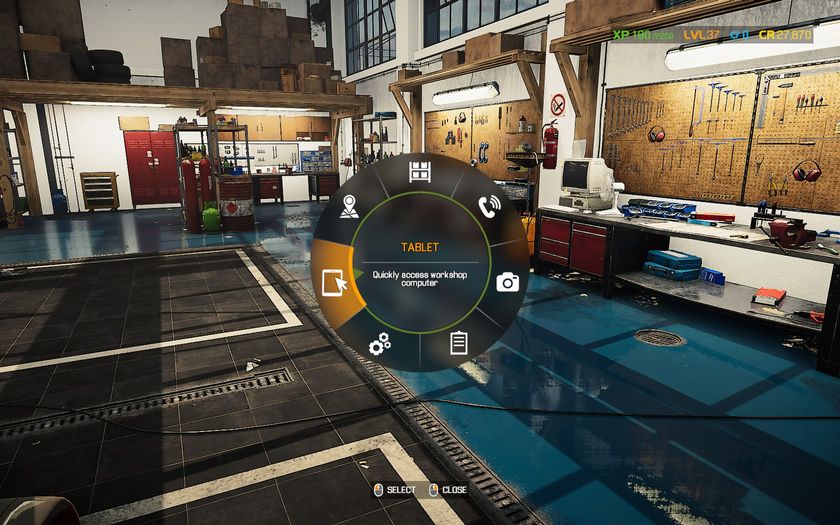Choose the camera photo mode icon
This screenshot has width=840, height=525.
click(x=508, y=282)
